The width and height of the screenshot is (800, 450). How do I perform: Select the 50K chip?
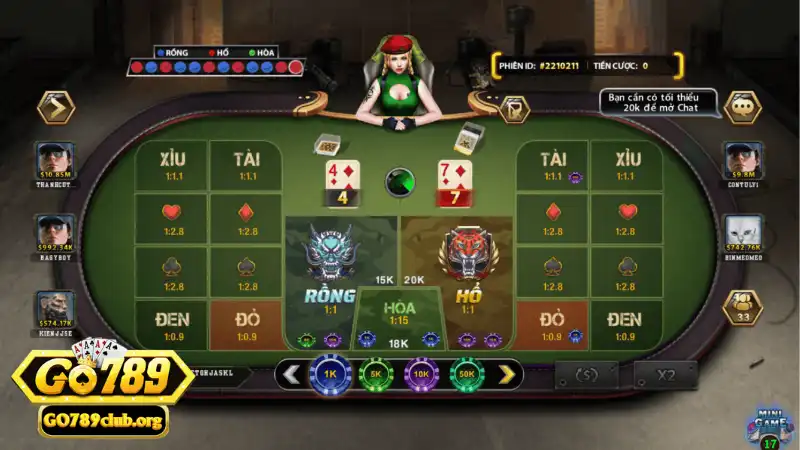466,375
